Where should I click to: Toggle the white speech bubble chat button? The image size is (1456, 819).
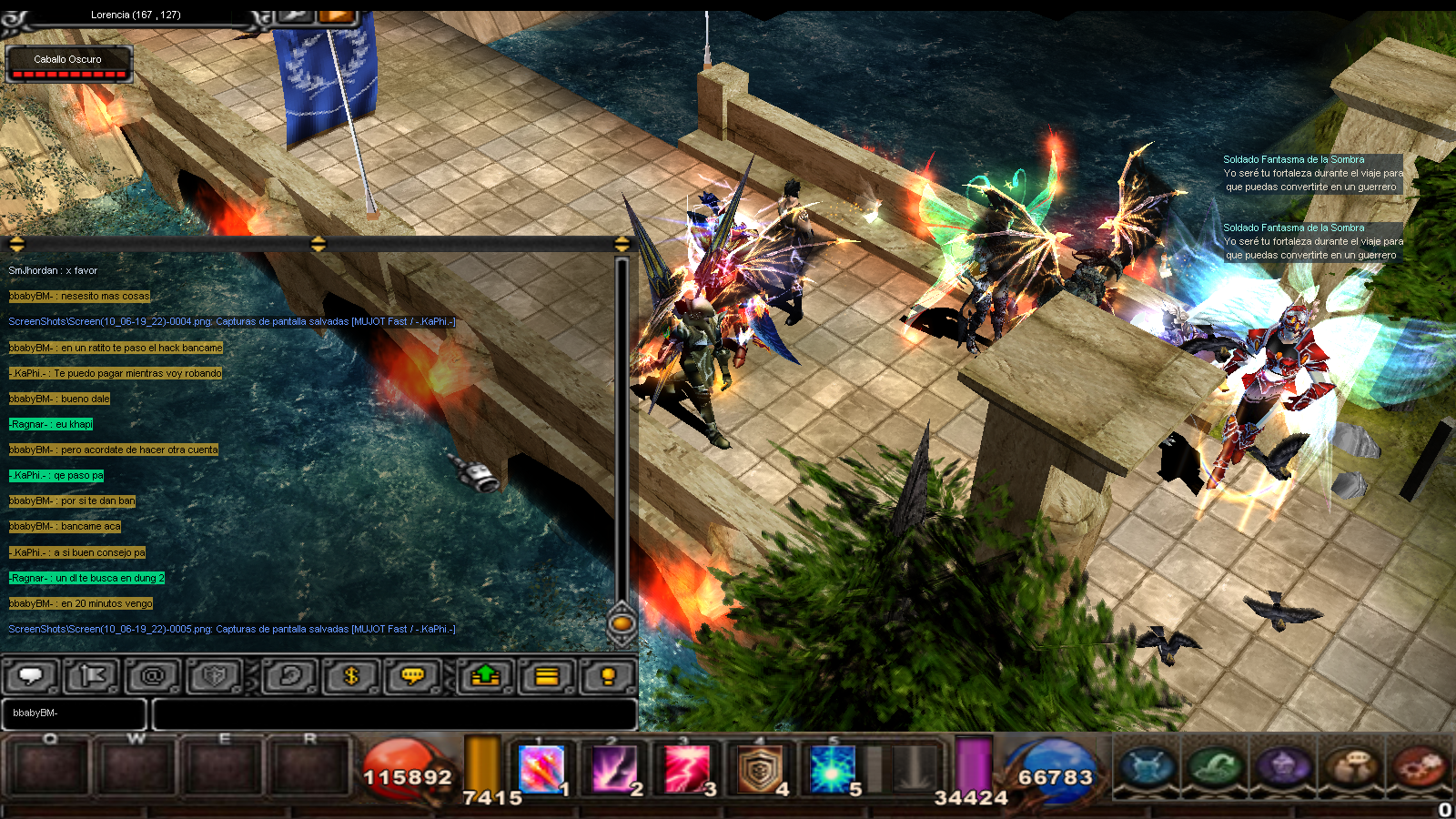click(x=32, y=676)
